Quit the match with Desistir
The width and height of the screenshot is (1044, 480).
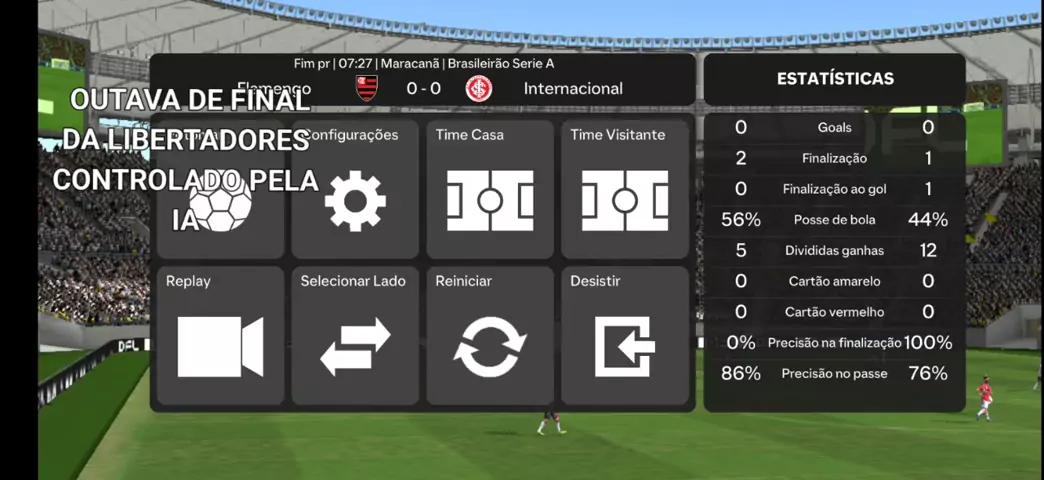tap(625, 336)
